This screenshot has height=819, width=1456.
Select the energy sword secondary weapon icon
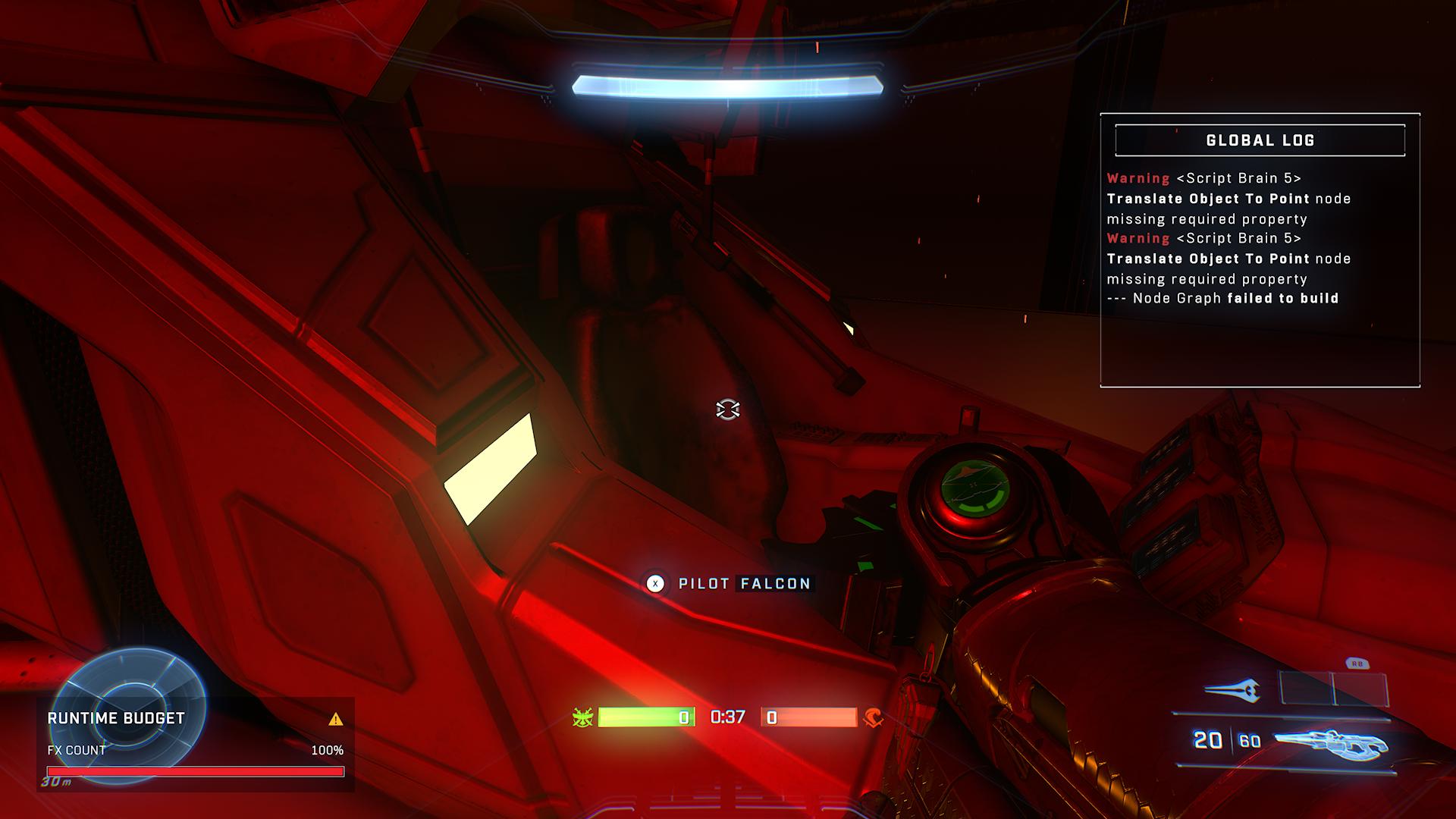[x=1232, y=689]
